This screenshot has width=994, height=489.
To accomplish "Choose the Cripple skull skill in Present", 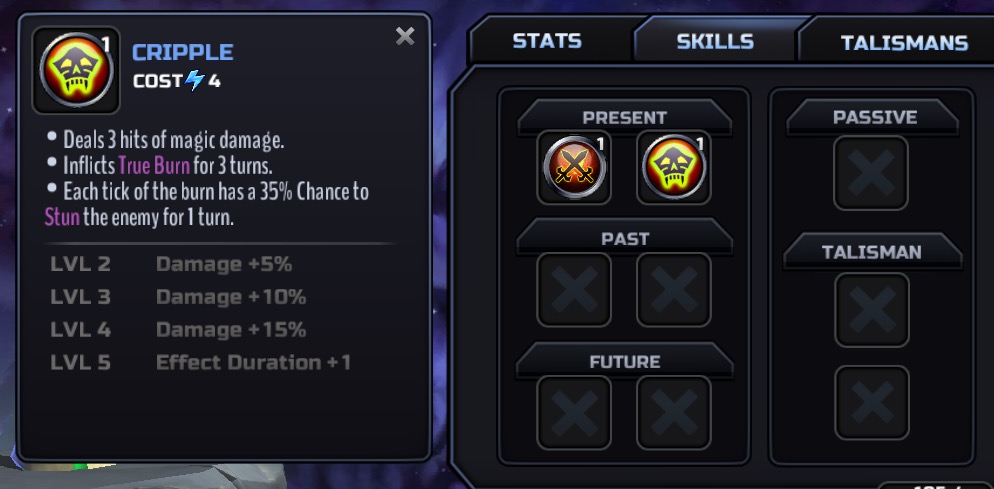I will point(673,169).
